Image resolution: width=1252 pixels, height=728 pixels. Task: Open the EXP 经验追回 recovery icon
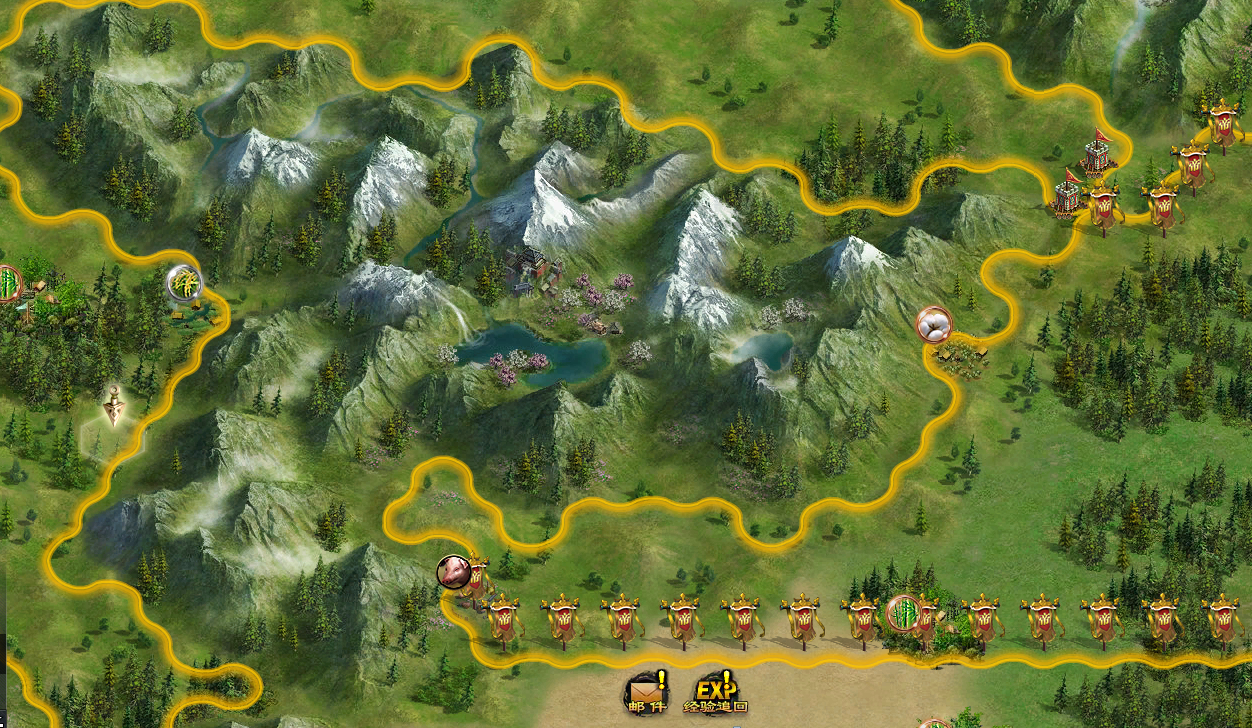click(x=715, y=691)
